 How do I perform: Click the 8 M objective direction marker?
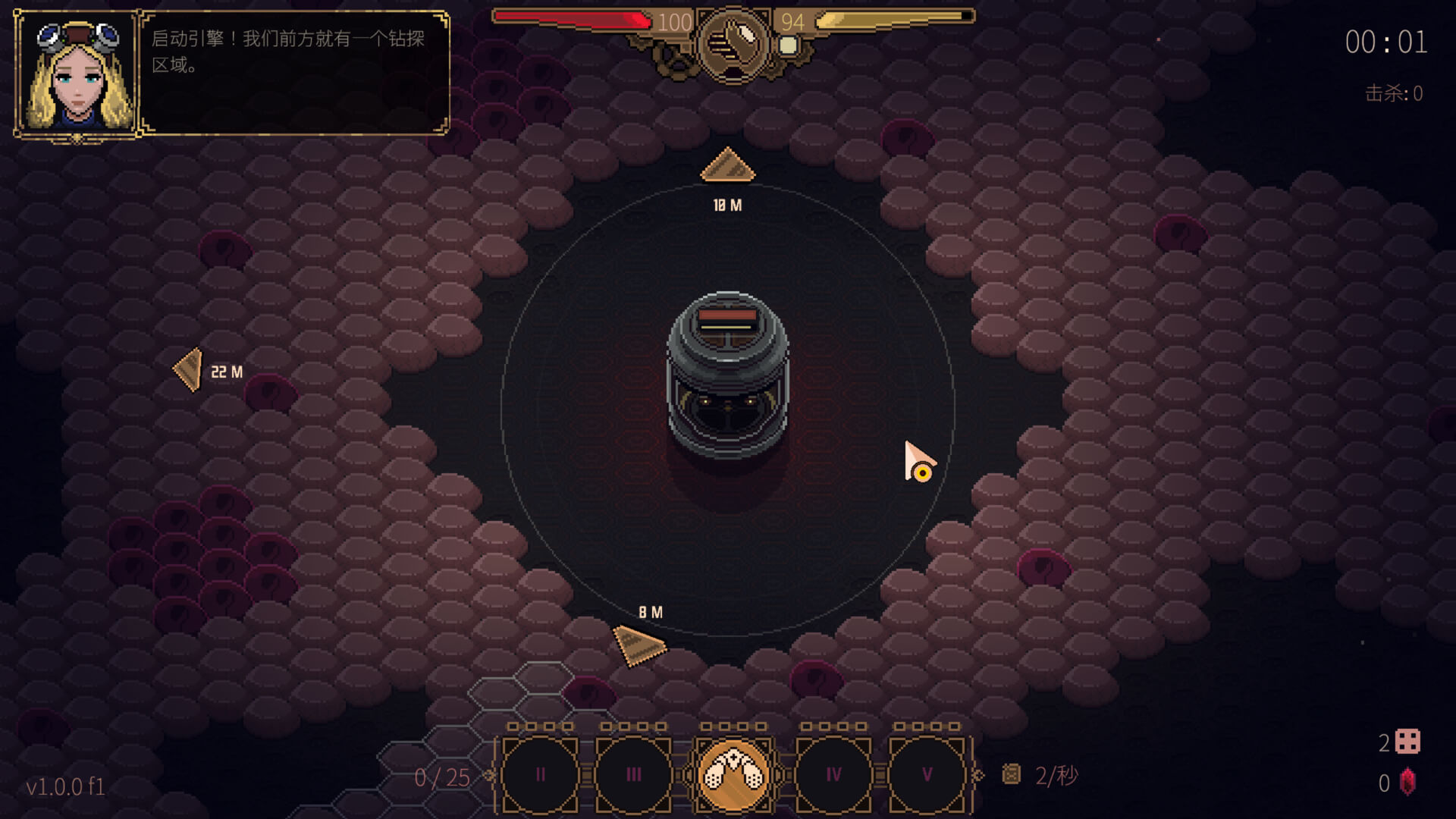(639, 645)
